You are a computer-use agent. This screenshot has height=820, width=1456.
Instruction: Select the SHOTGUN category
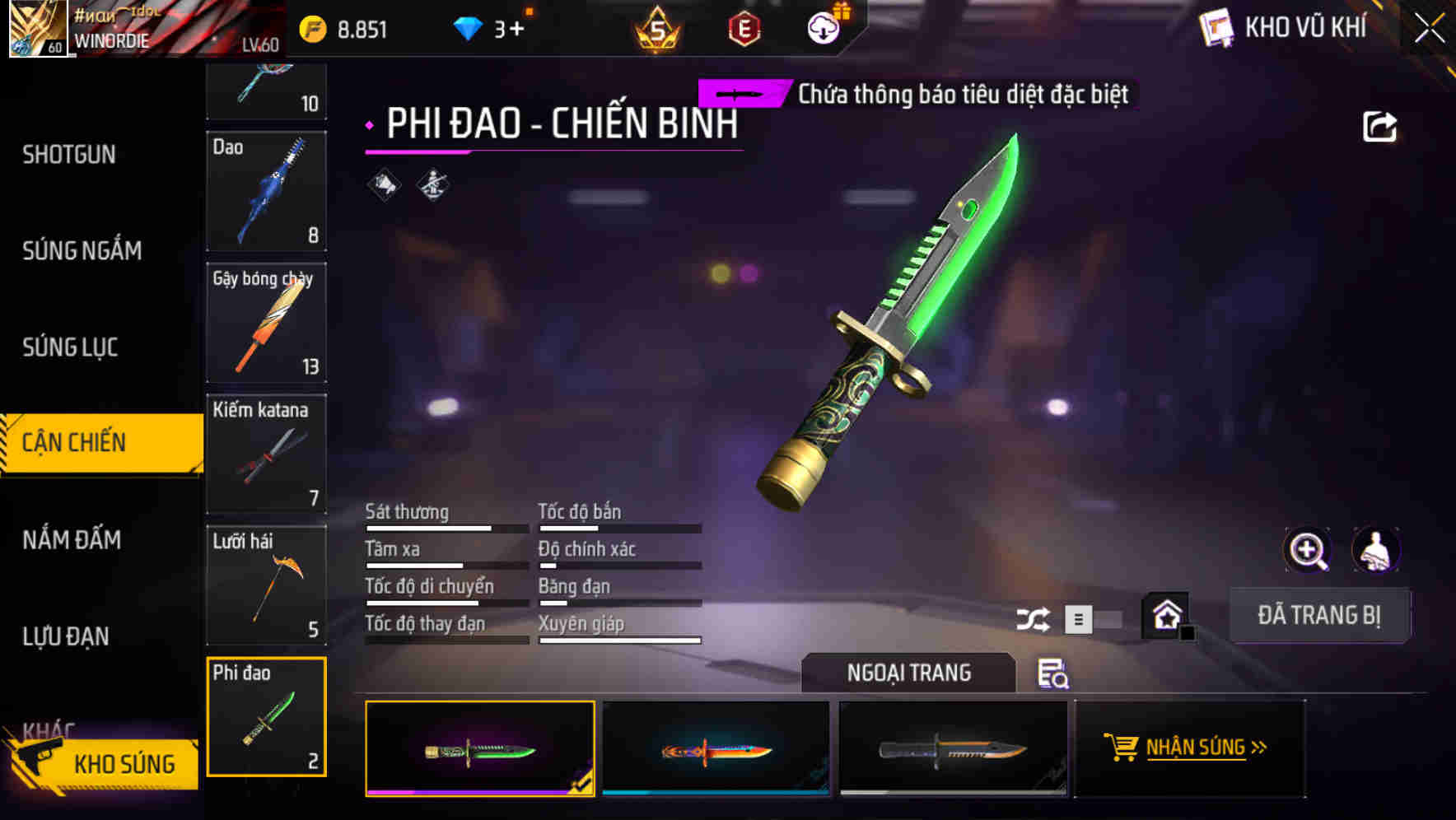pyautogui.click(x=70, y=155)
